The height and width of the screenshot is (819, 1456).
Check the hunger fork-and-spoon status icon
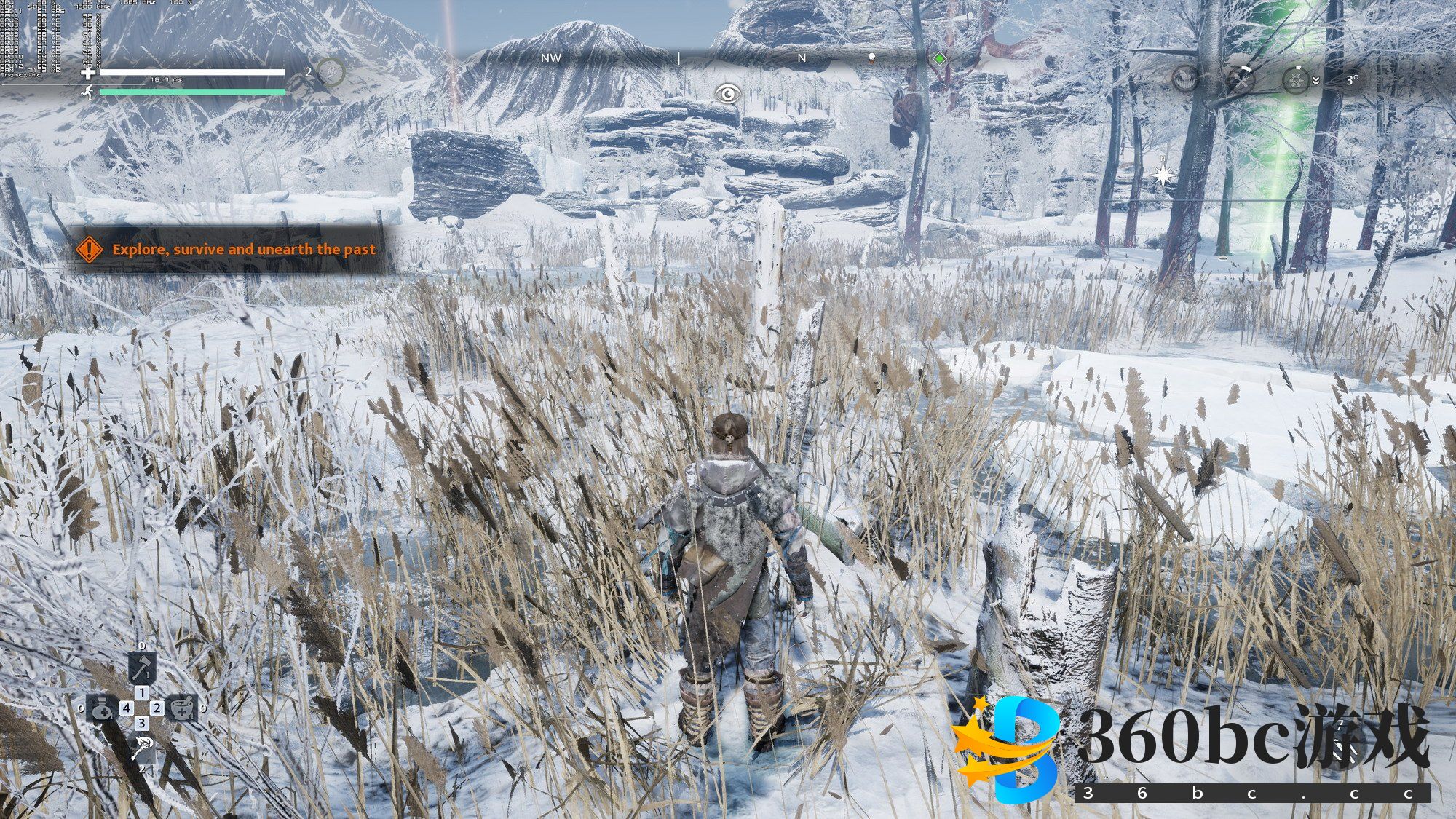1241,79
